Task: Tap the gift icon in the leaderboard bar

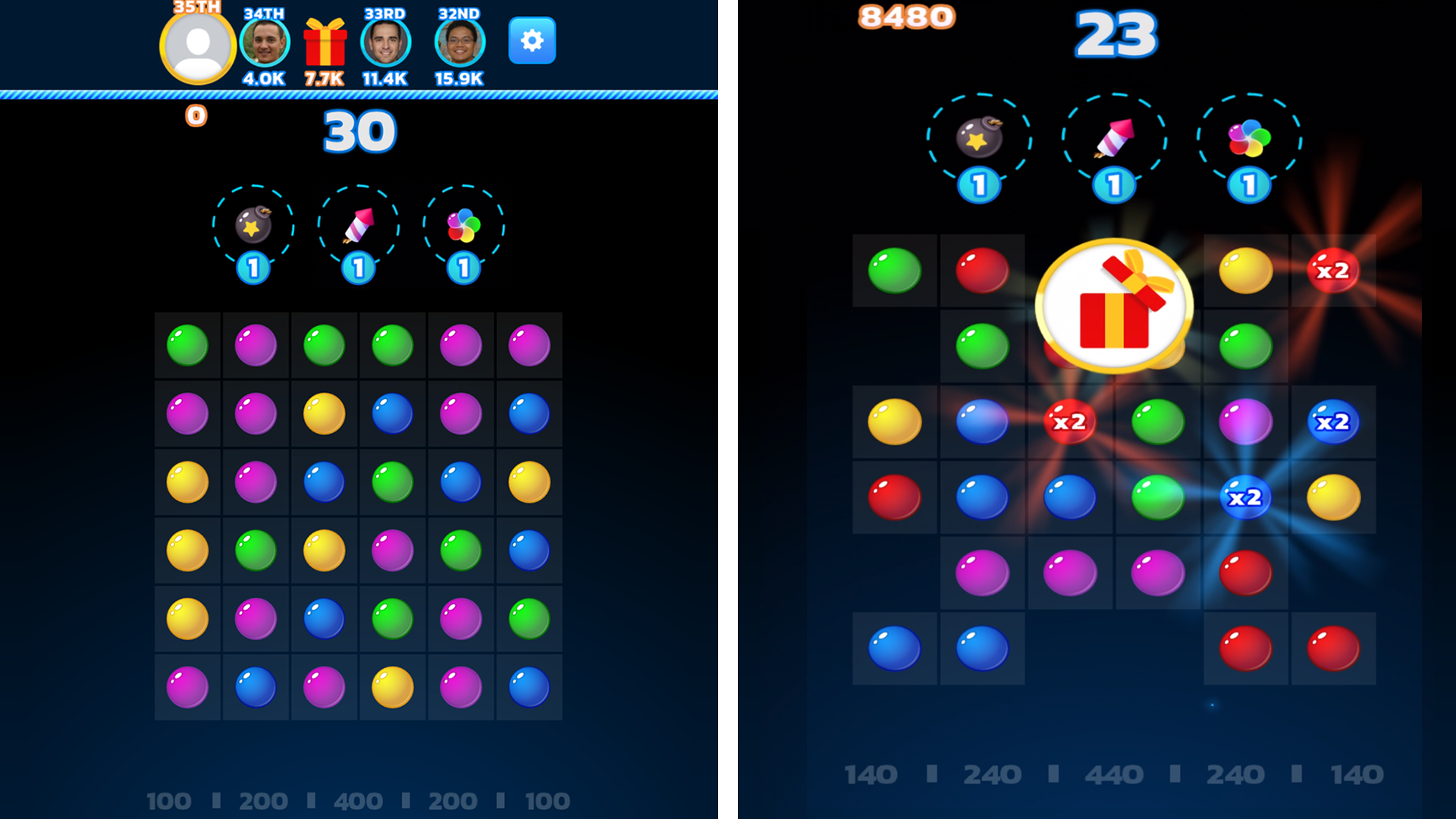Action: [x=325, y=45]
